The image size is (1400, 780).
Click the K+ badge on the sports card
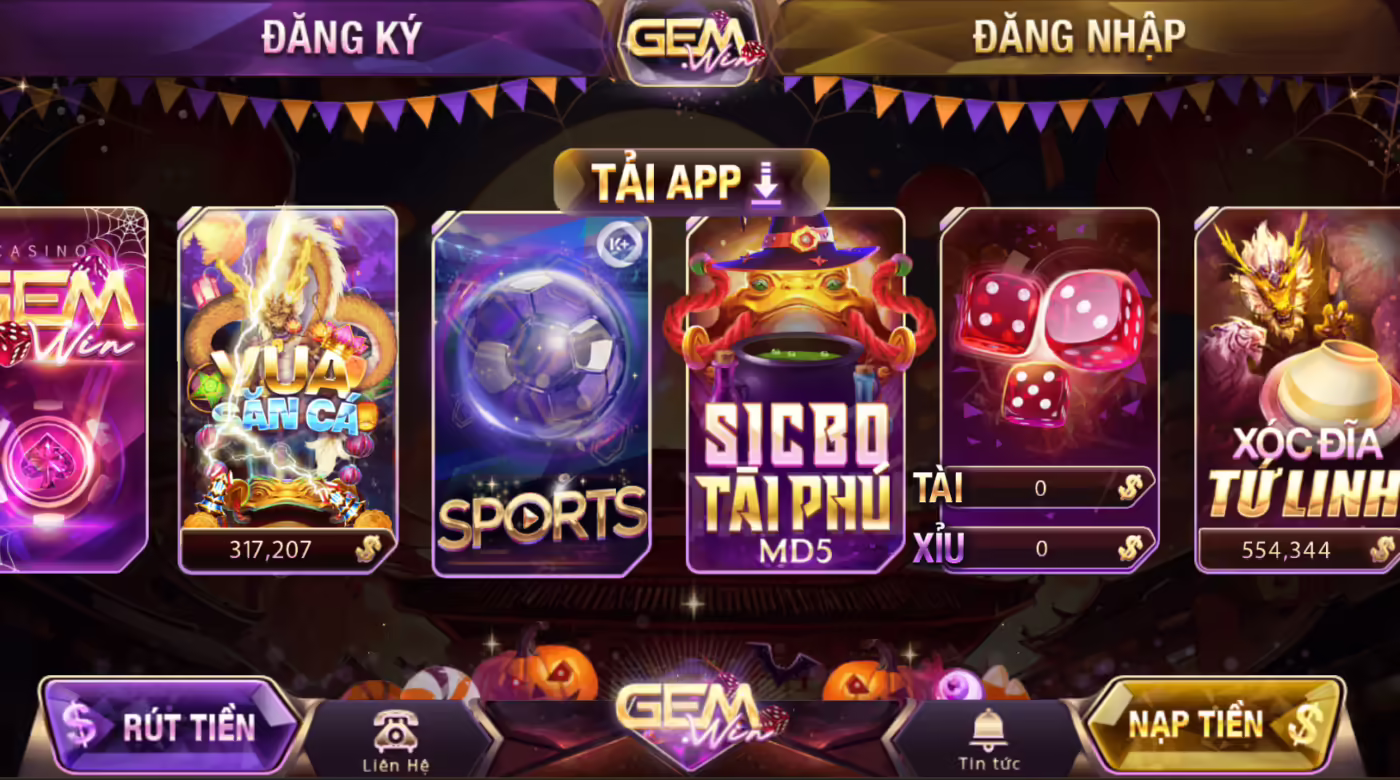tap(622, 240)
